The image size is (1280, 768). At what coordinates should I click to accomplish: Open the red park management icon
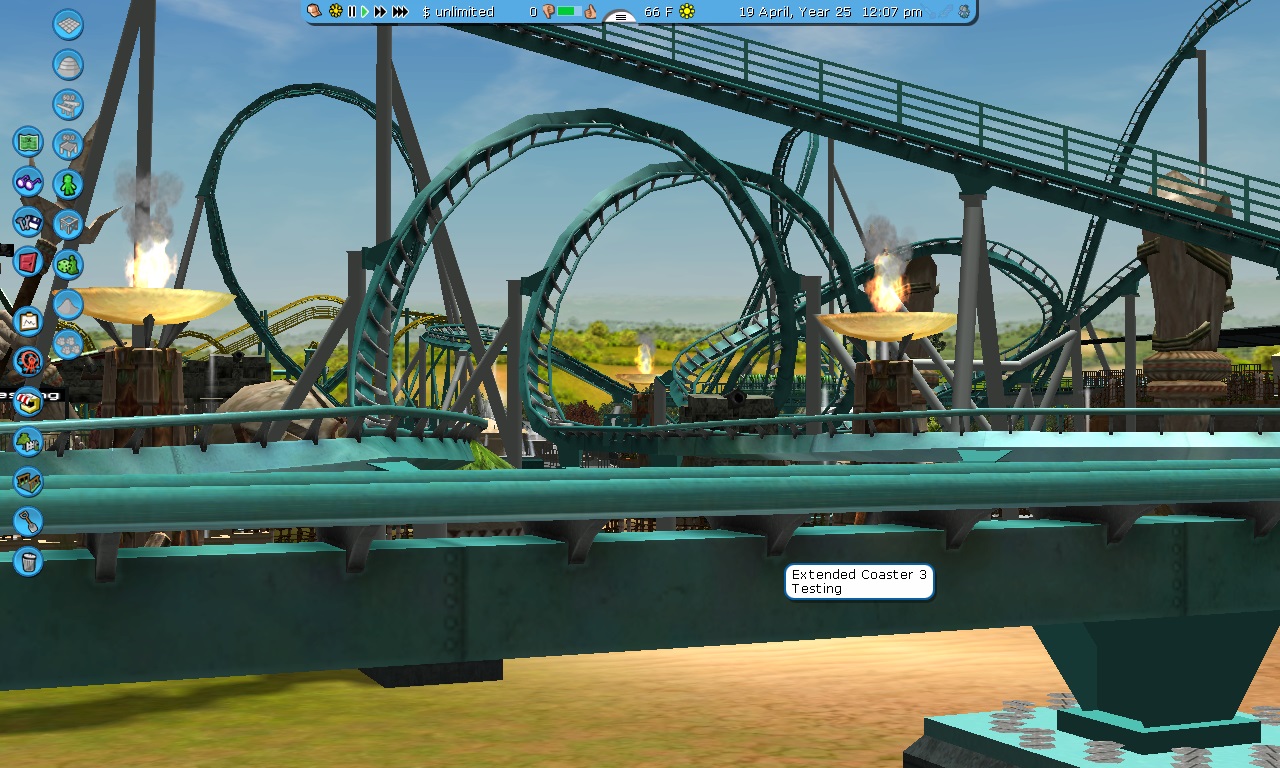pos(28,262)
